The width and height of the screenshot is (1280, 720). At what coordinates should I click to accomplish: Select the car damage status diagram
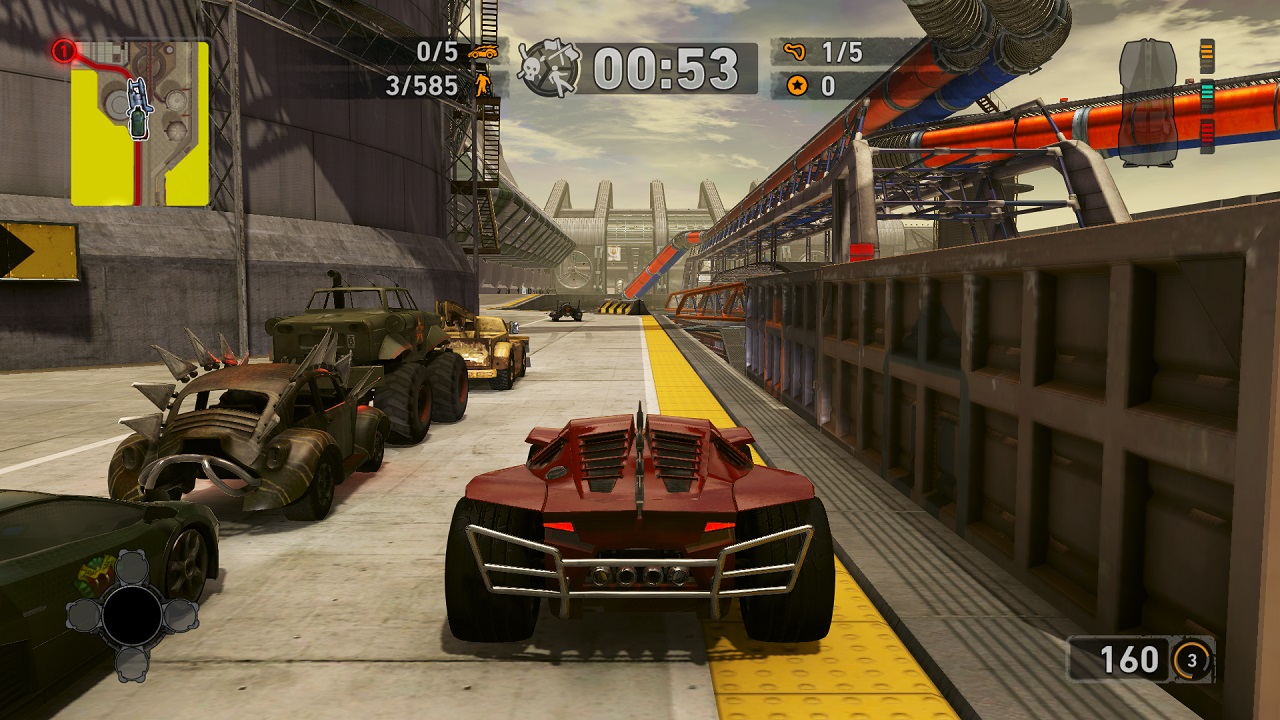point(1147,102)
